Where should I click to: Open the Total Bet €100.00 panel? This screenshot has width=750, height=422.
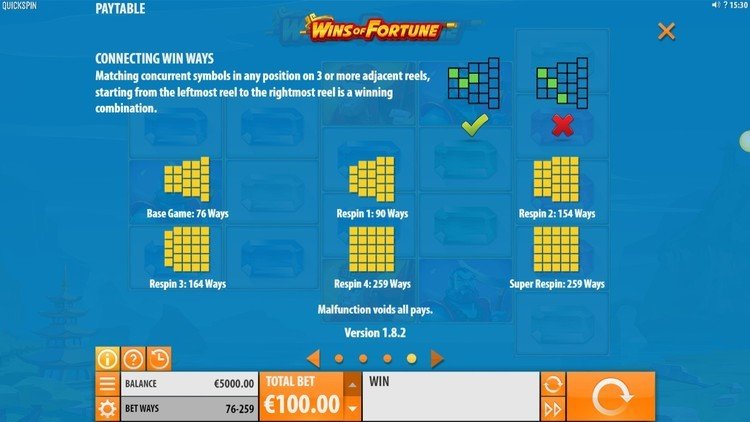point(301,397)
